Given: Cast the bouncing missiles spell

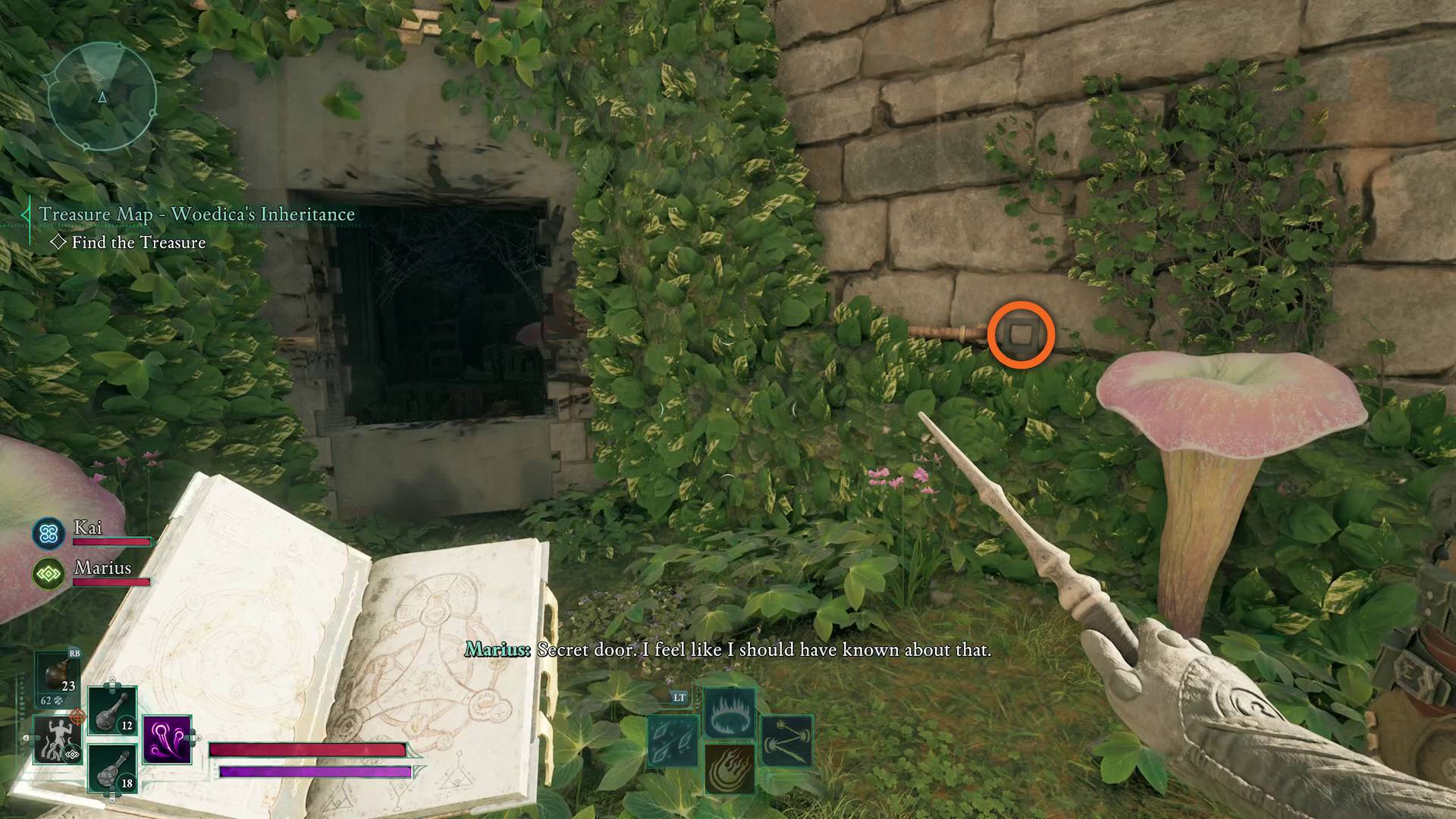Looking at the screenshot, I should coord(786,741).
